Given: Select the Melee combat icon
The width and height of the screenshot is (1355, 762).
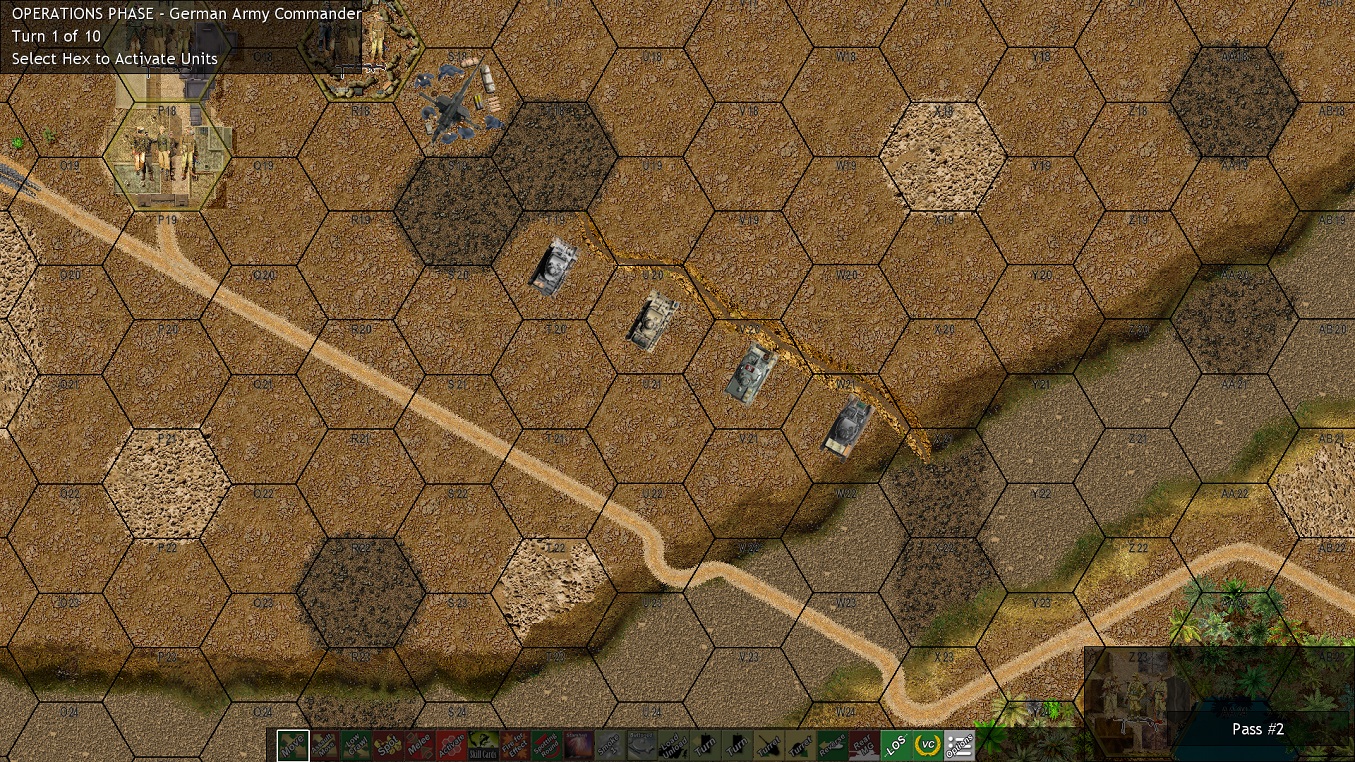Looking at the screenshot, I should 419,744.
